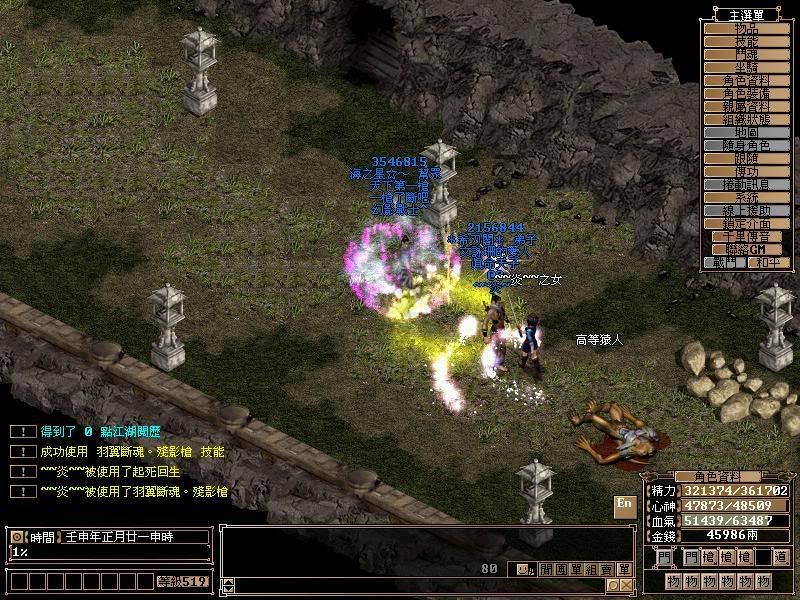This screenshot has height=600, width=800.
Task: Choose 隨身角色 companion character
Action: tap(746, 145)
